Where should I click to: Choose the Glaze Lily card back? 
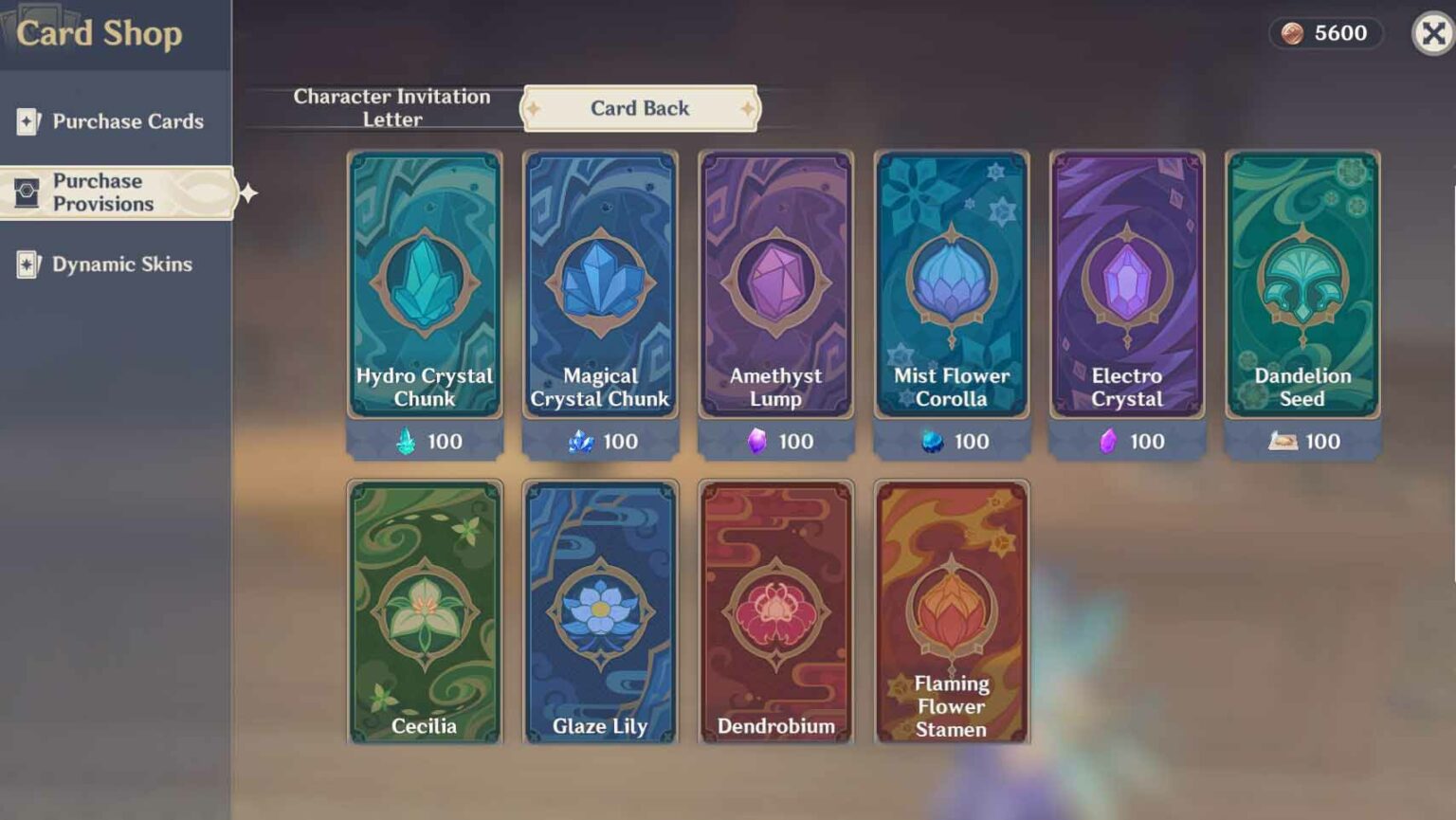click(600, 611)
